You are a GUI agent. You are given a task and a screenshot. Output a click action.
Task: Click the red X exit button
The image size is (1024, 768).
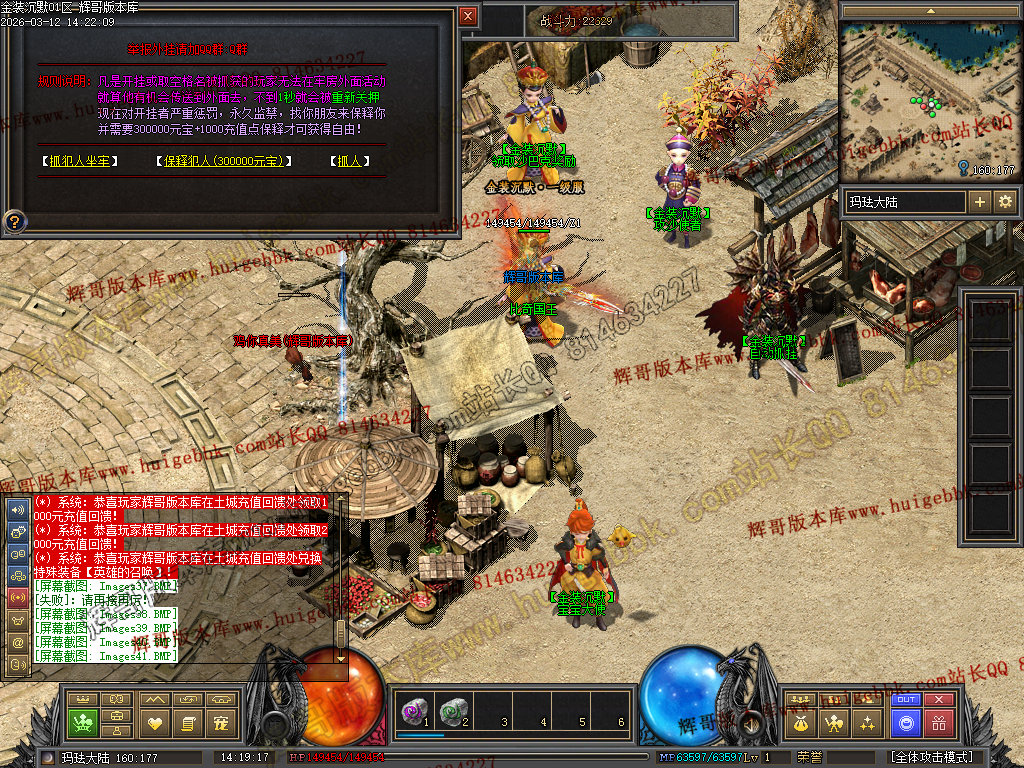(x=938, y=700)
